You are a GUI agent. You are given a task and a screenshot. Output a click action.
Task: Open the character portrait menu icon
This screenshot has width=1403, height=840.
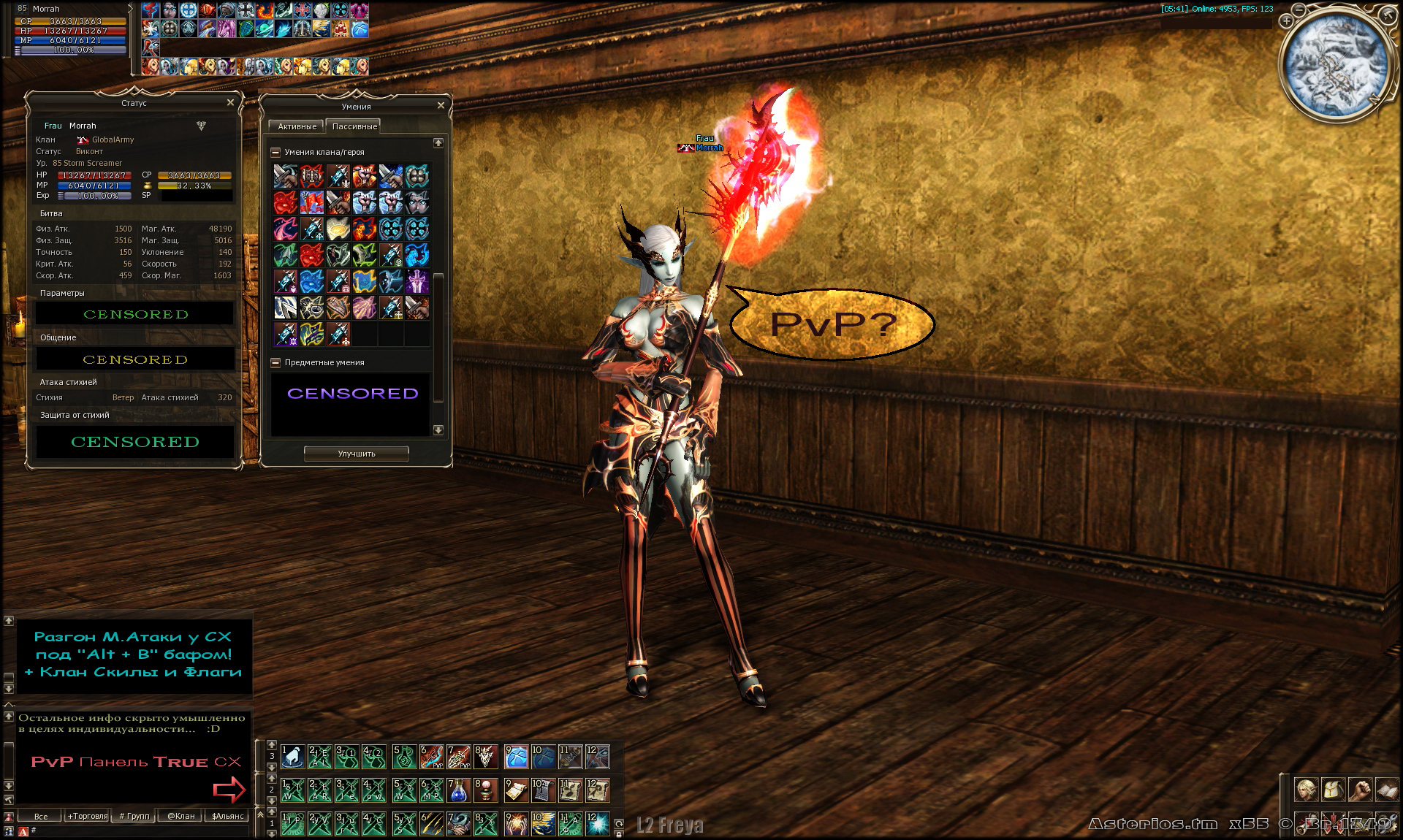[1306, 790]
